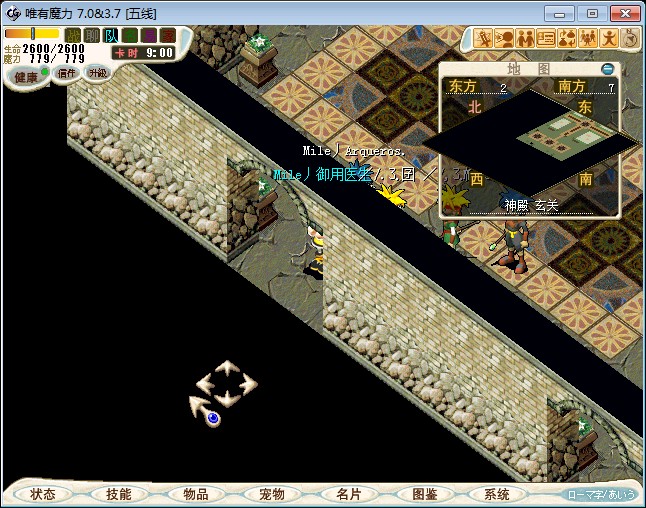Open the 宠物 pets menu
Image resolution: width=646 pixels, height=508 pixels.
pos(272,494)
